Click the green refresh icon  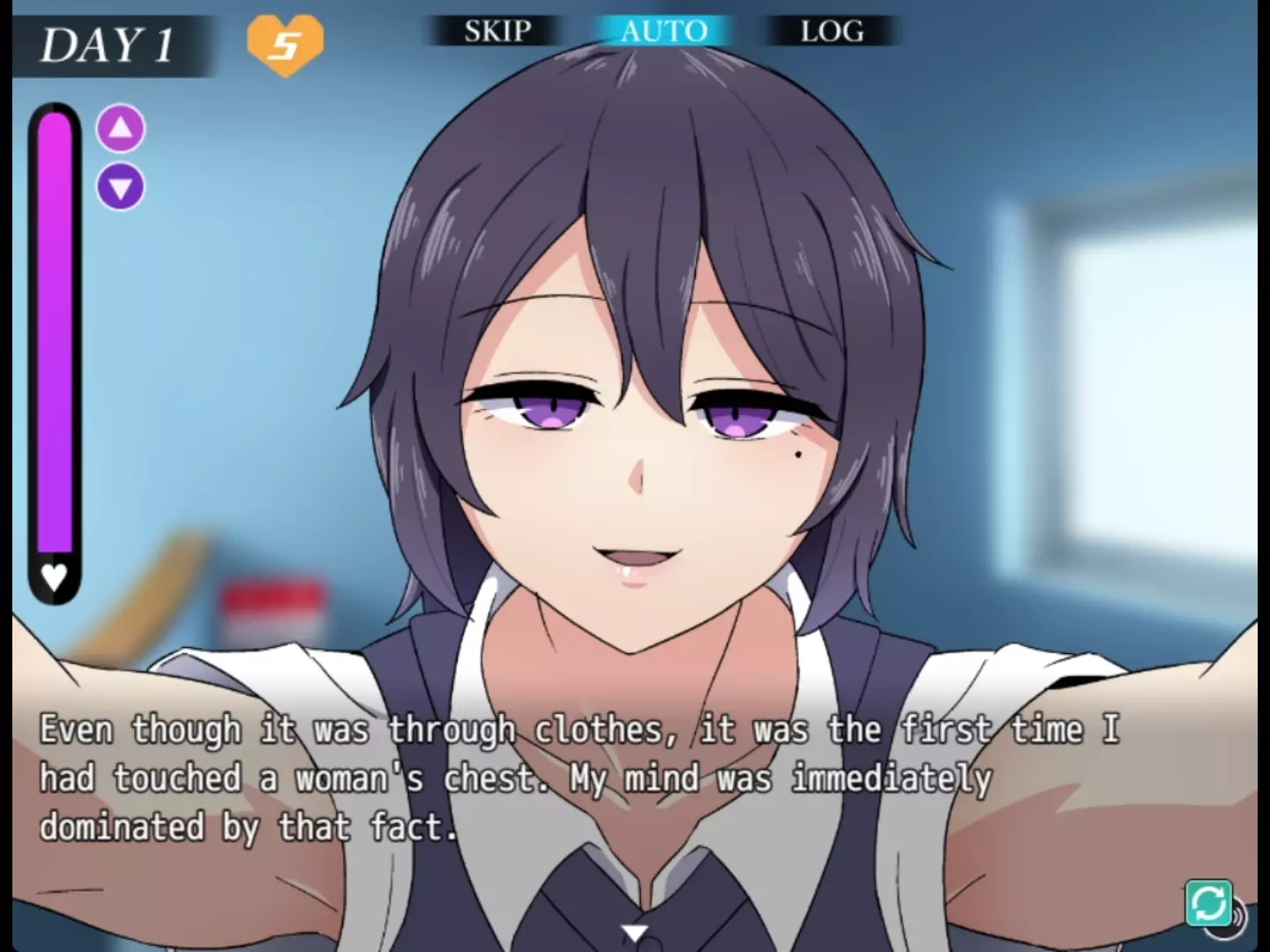tap(1208, 903)
